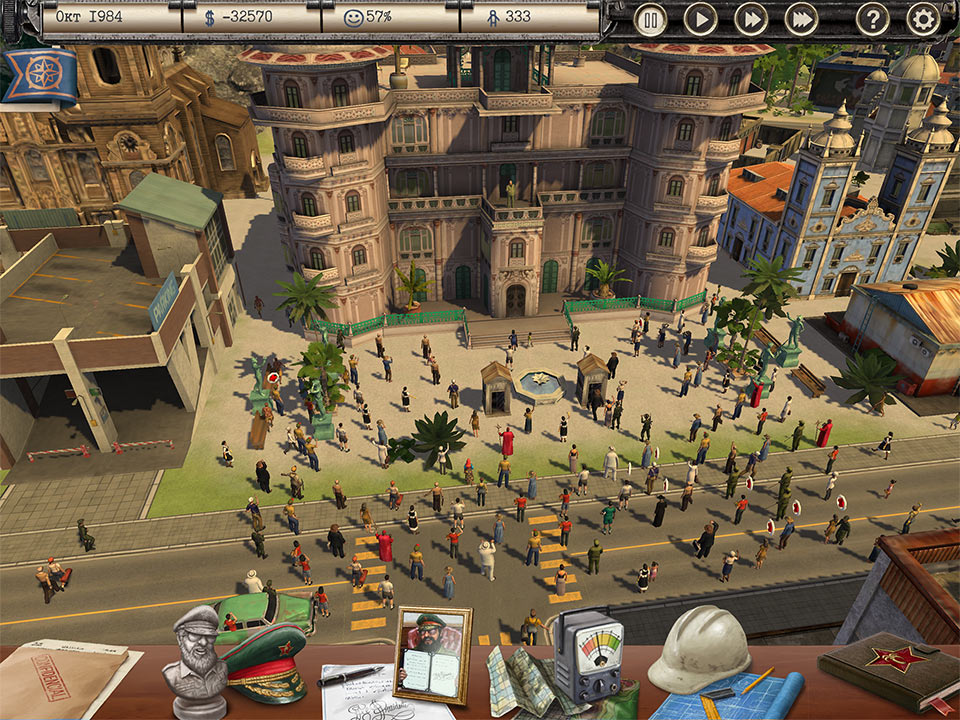Pause the game simulation
960x720 pixels.
[x=650, y=19]
